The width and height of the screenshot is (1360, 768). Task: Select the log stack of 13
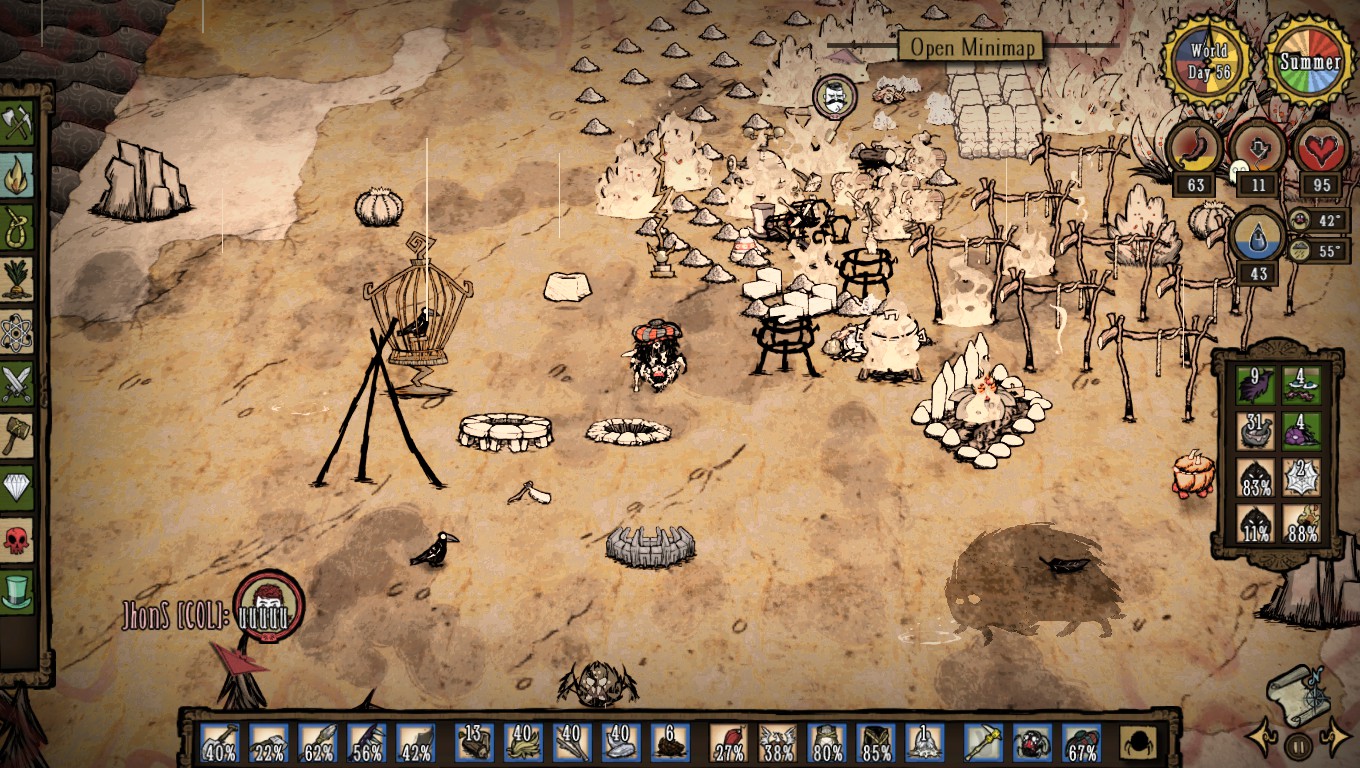(475, 743)
